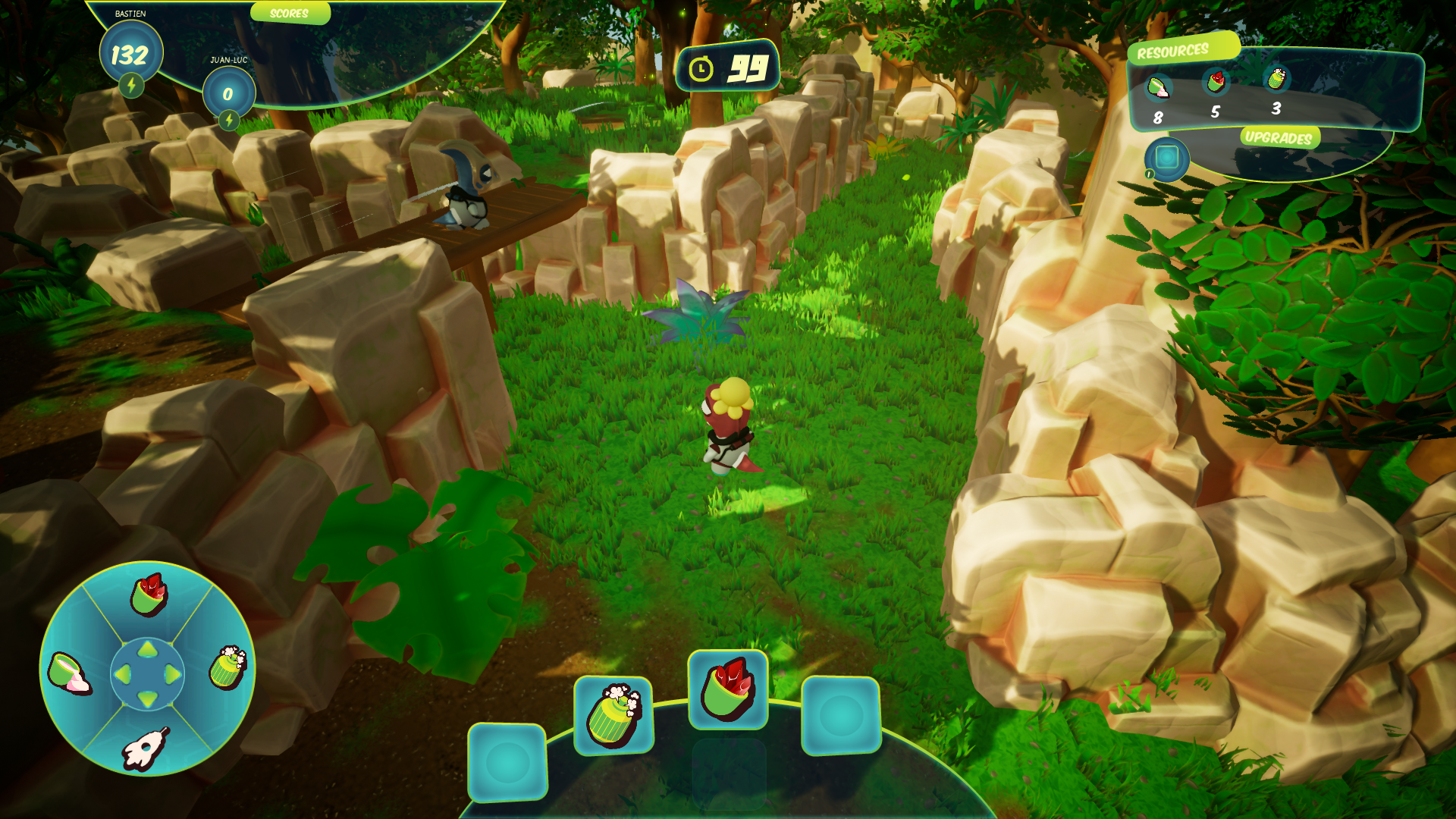Open the teal upgrade slot under Upgrades

click(1166, 158)
